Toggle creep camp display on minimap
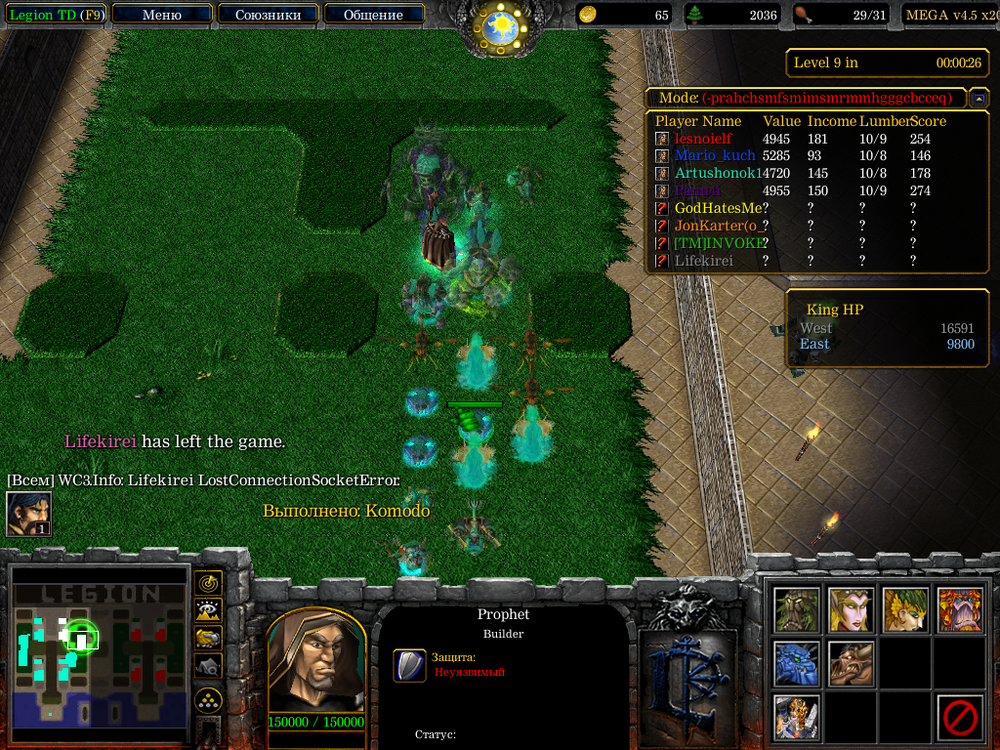This screenshot has width=1000, height=750. coord(208,664)
